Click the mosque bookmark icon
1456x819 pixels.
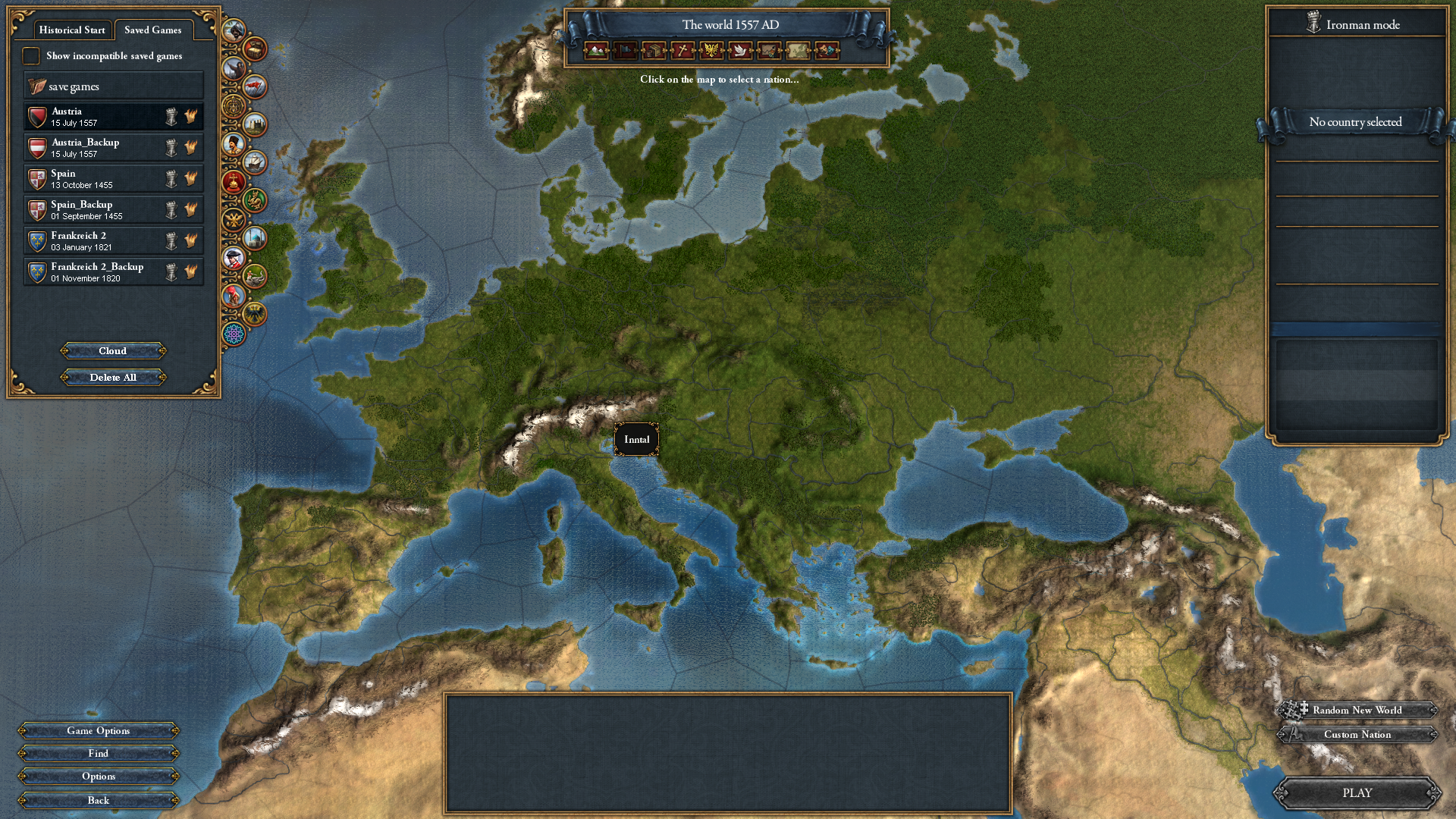tap(255, 238)
